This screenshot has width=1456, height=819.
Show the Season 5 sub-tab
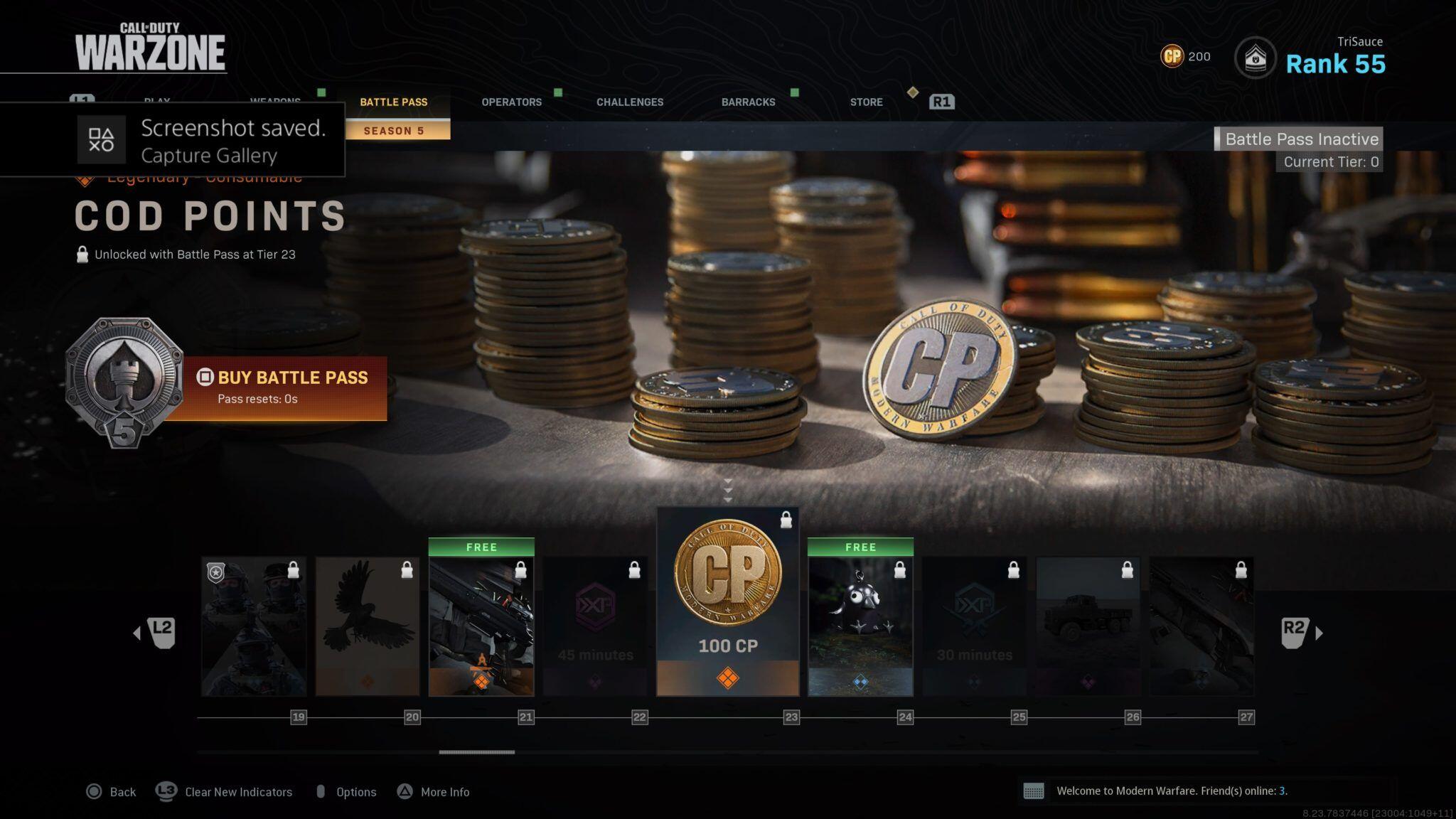tap(394, 131)
